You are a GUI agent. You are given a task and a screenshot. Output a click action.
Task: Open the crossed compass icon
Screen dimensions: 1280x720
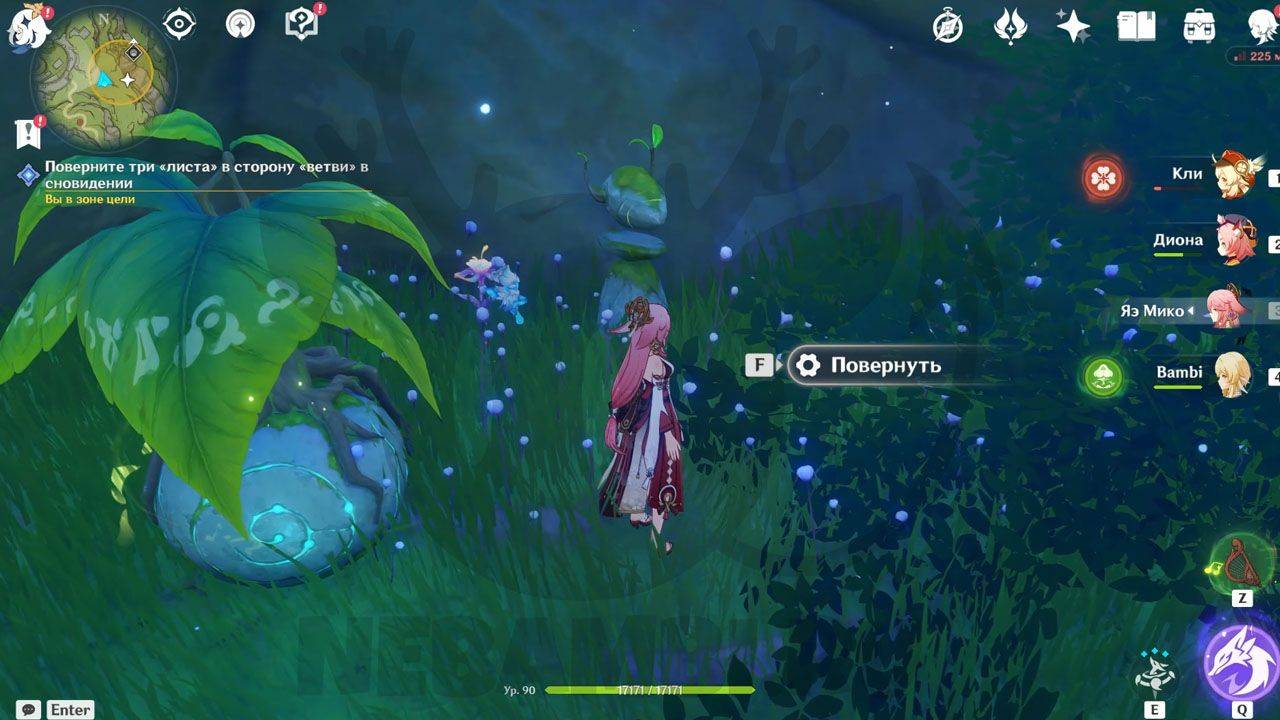pyautogui.click(x=948, y=27)
